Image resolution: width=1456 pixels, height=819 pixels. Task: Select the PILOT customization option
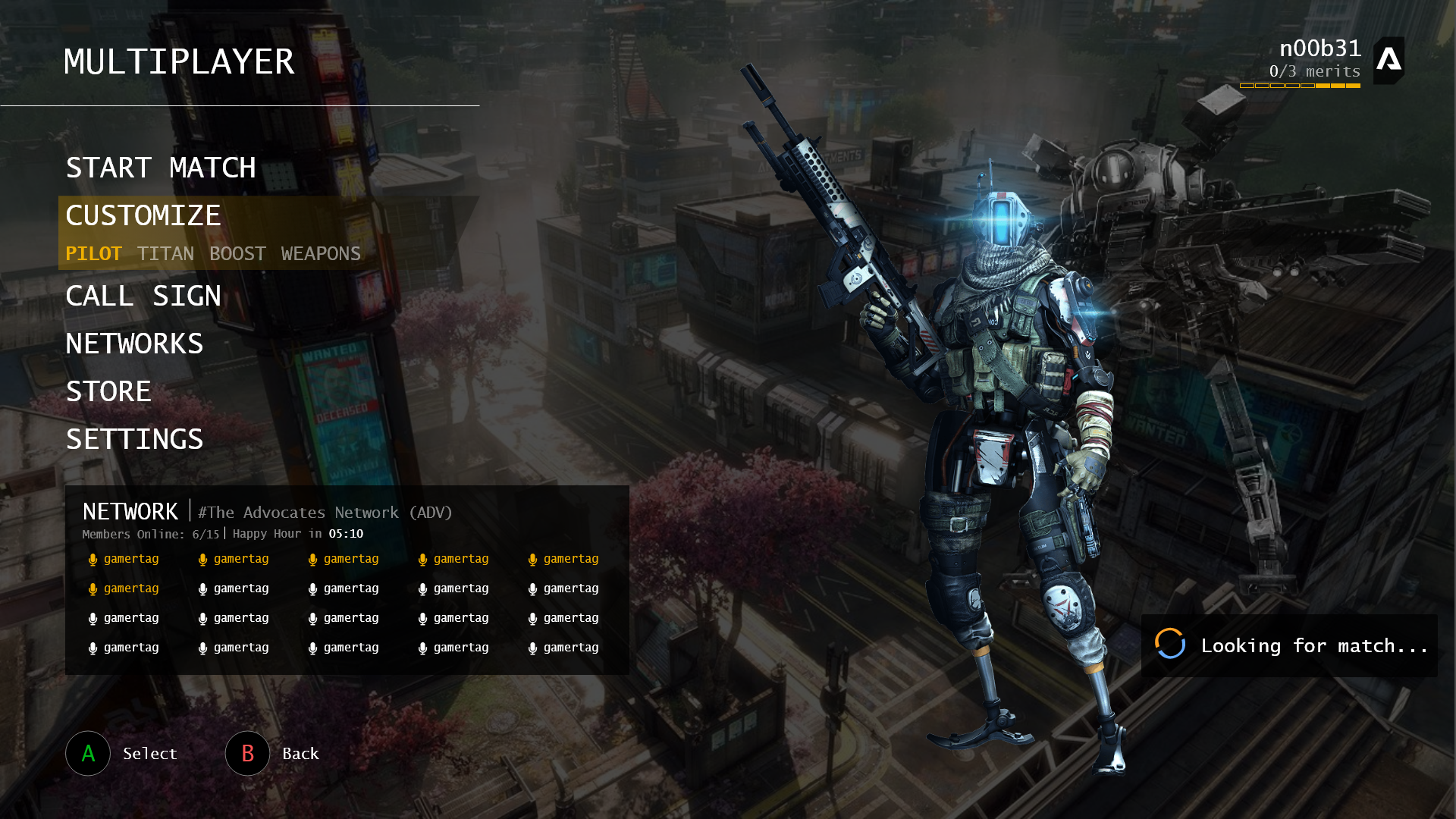click(93, 254)
